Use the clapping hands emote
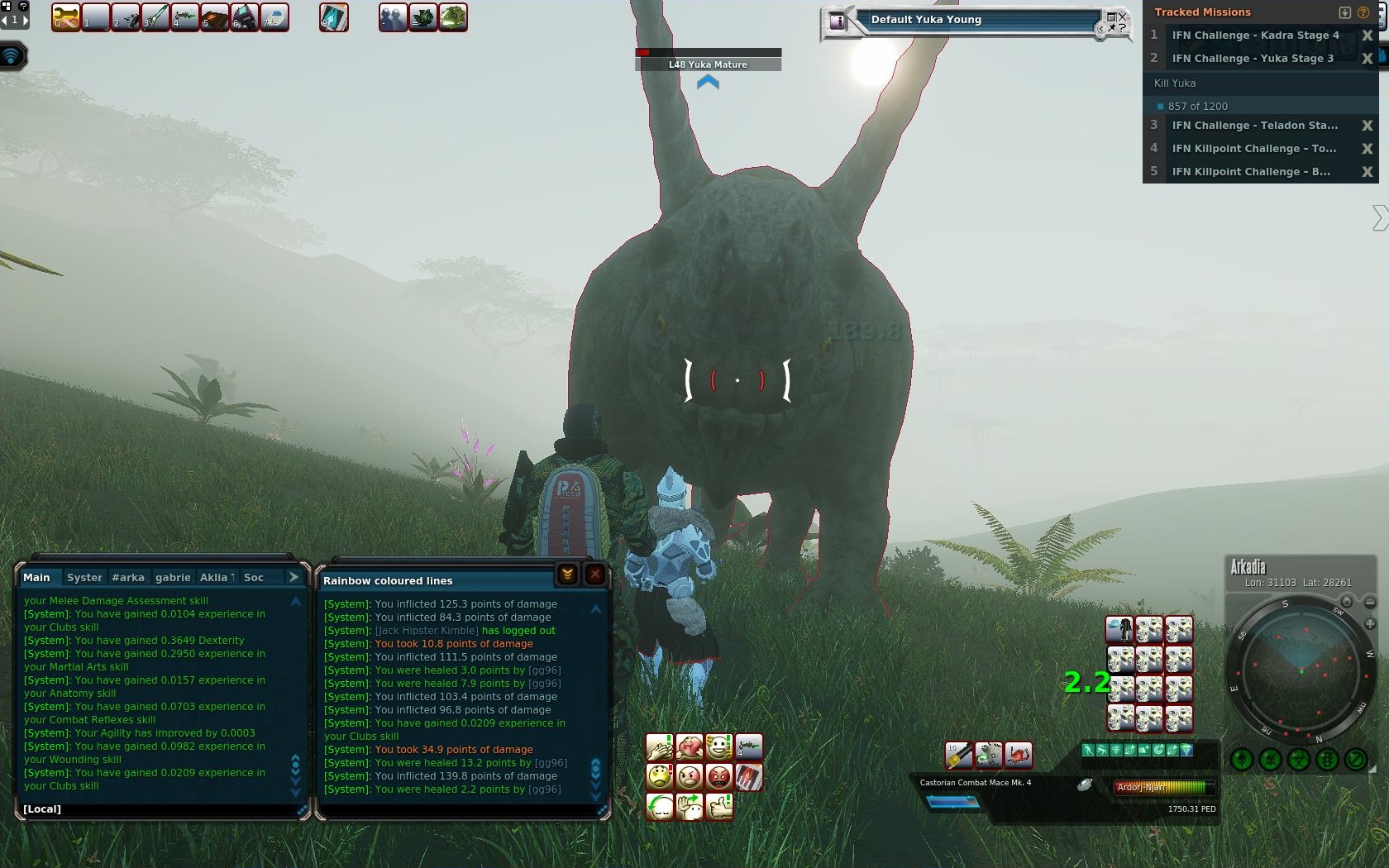 tap(659, 747)
